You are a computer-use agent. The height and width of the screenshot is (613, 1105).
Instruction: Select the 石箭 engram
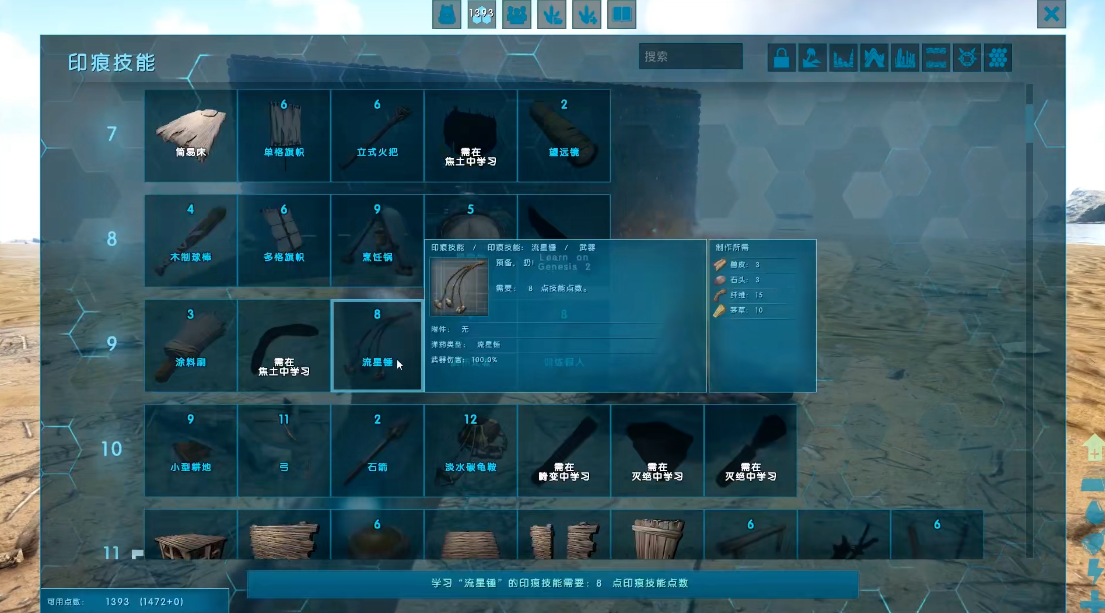(x=377, y=450)
